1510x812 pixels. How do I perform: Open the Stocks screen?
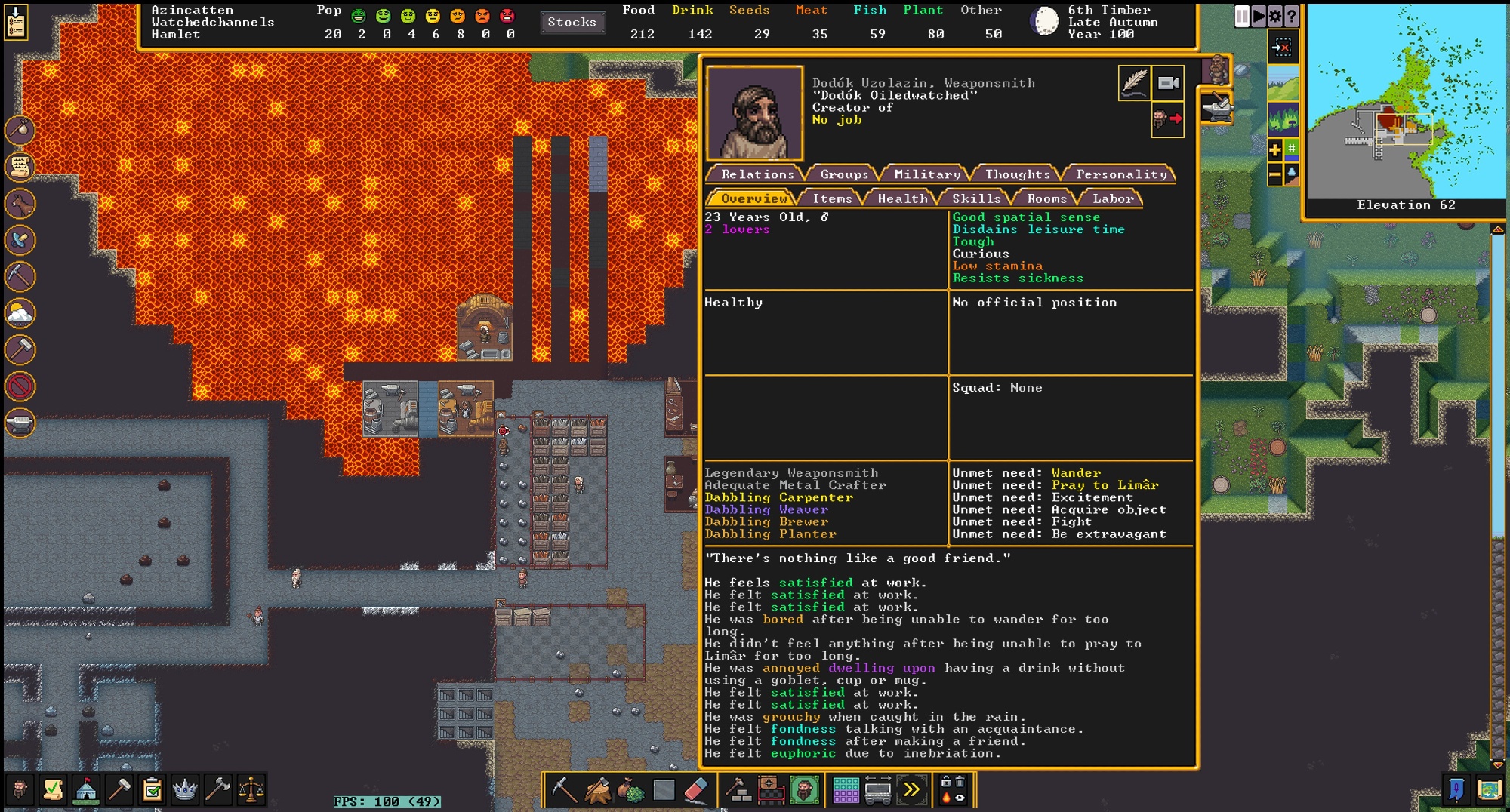pos(572,23)
